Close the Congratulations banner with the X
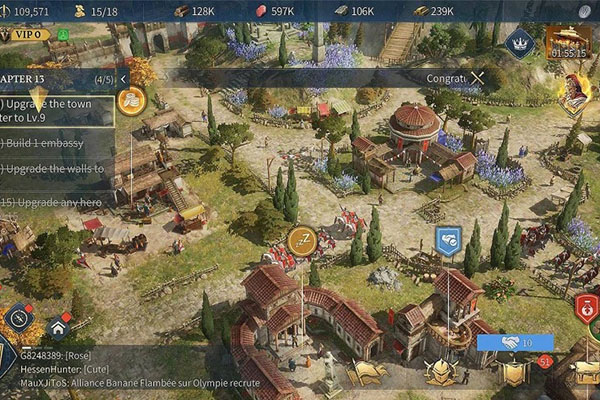600x400 pixels. (478, 77)
